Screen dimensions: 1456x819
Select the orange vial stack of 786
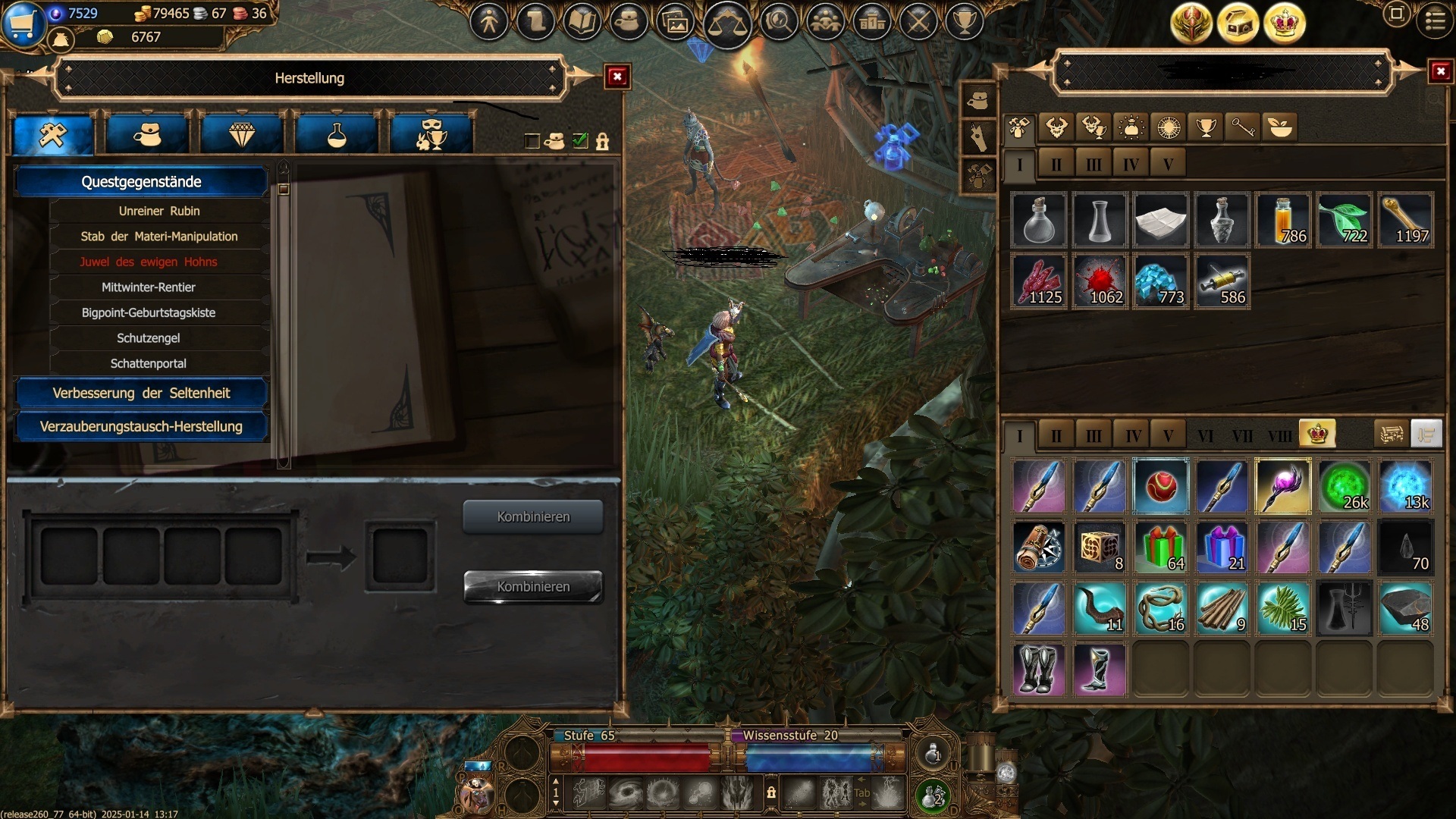pyautogui.click(x=1283, y=221)
